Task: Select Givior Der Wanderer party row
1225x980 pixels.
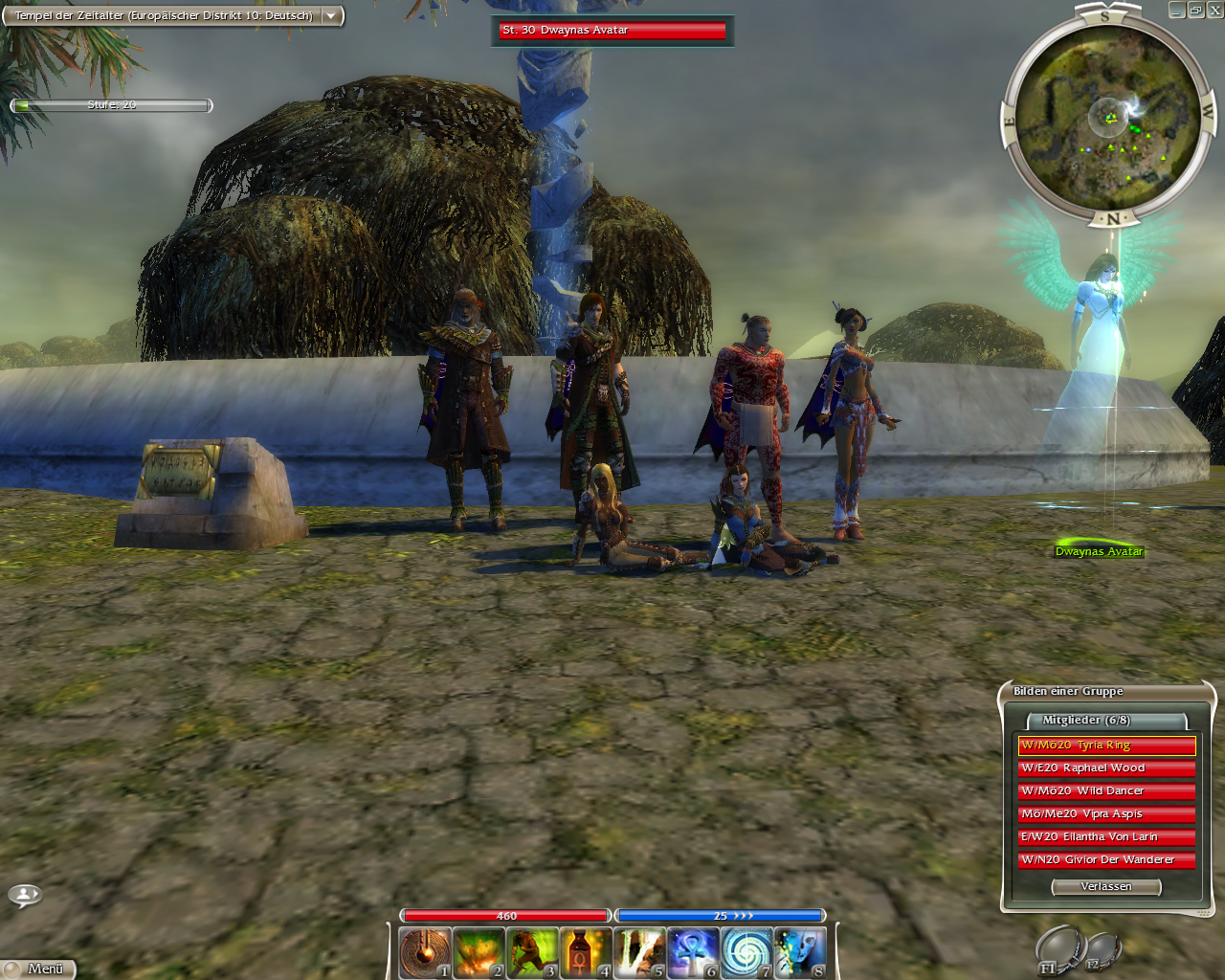Action: click(1106, 860)
